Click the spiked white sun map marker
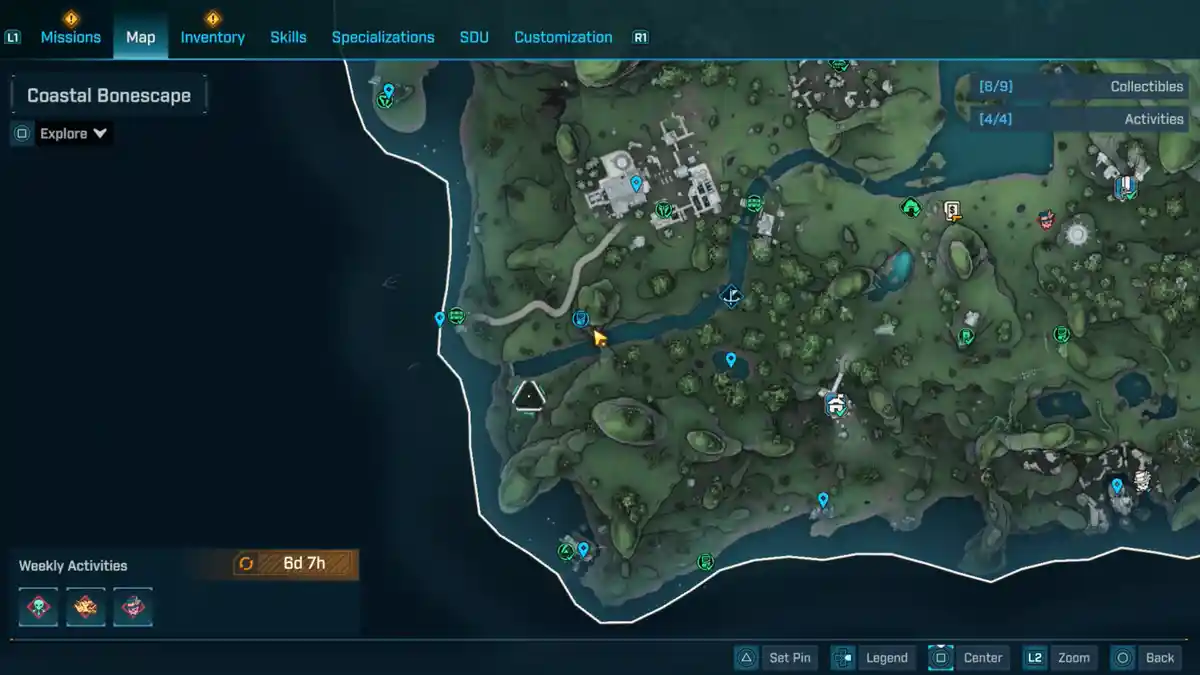 tap(1076, 234)
